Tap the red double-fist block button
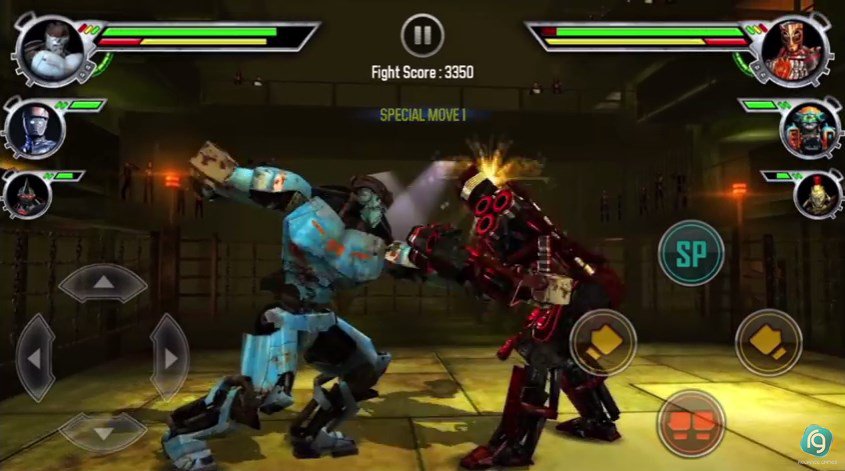Image resolution: width=845 pixels, height=471 pixels. click(691, 424)
